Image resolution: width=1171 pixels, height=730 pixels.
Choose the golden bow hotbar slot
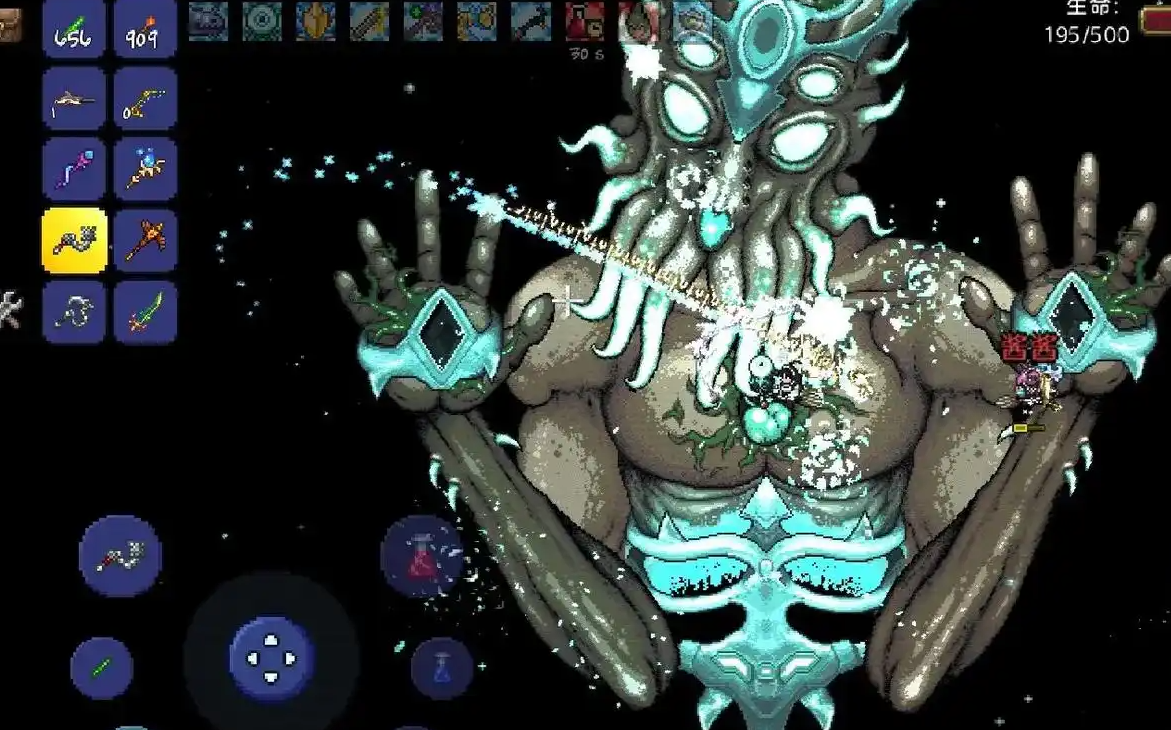[x=145, y=99]
